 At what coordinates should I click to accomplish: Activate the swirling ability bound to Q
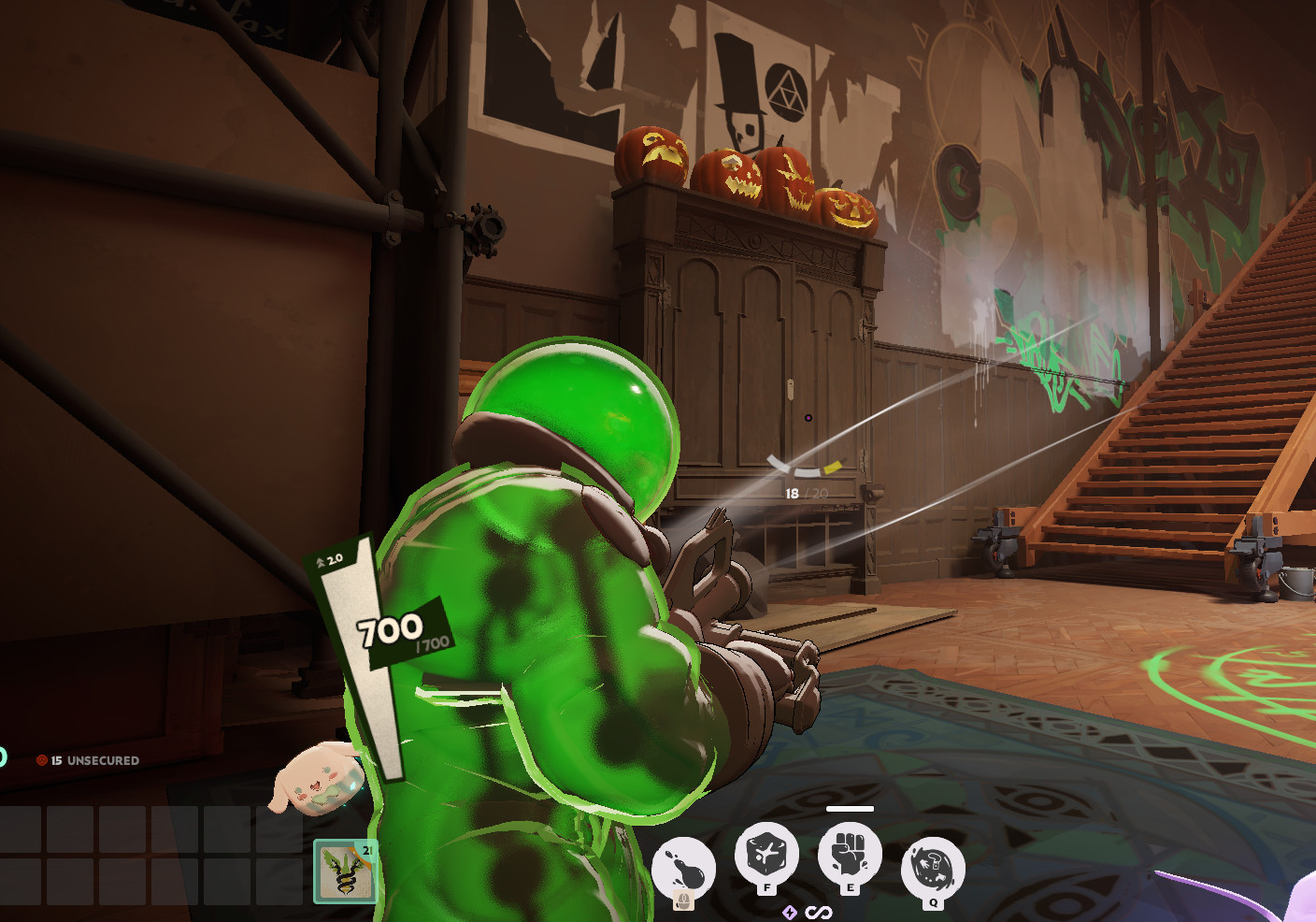pos(933,870)
